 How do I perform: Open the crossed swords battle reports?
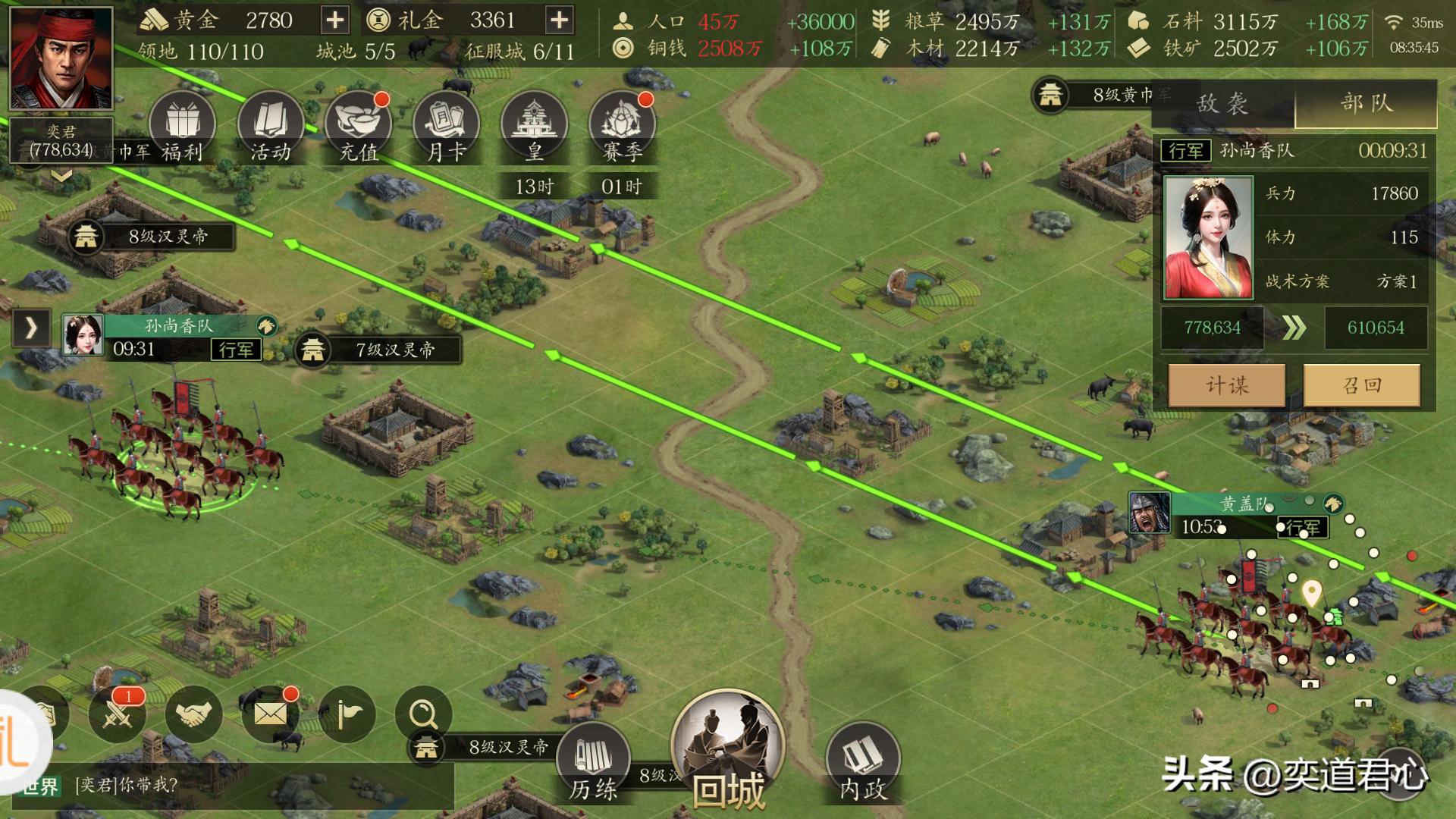click(118, 714)
